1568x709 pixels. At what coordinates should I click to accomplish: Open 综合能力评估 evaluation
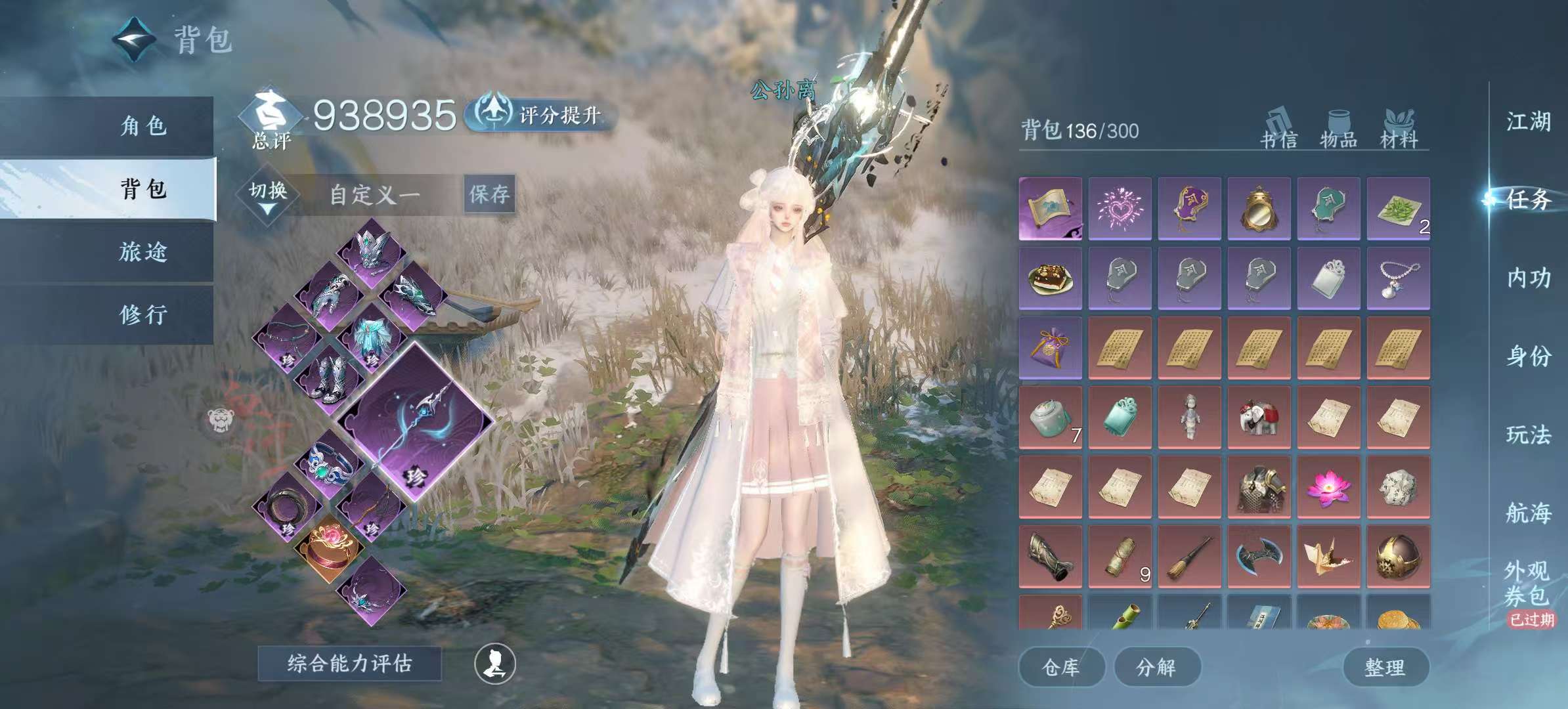[349, 663]
